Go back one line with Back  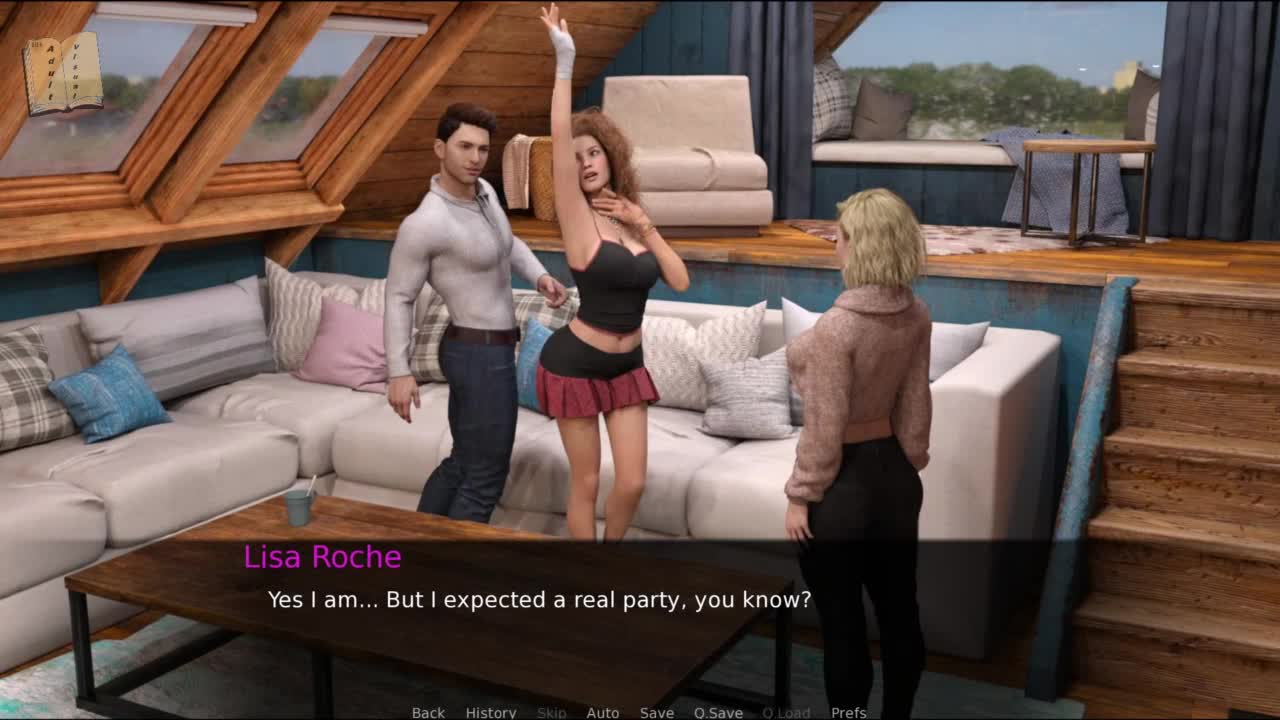click(428, 712)
